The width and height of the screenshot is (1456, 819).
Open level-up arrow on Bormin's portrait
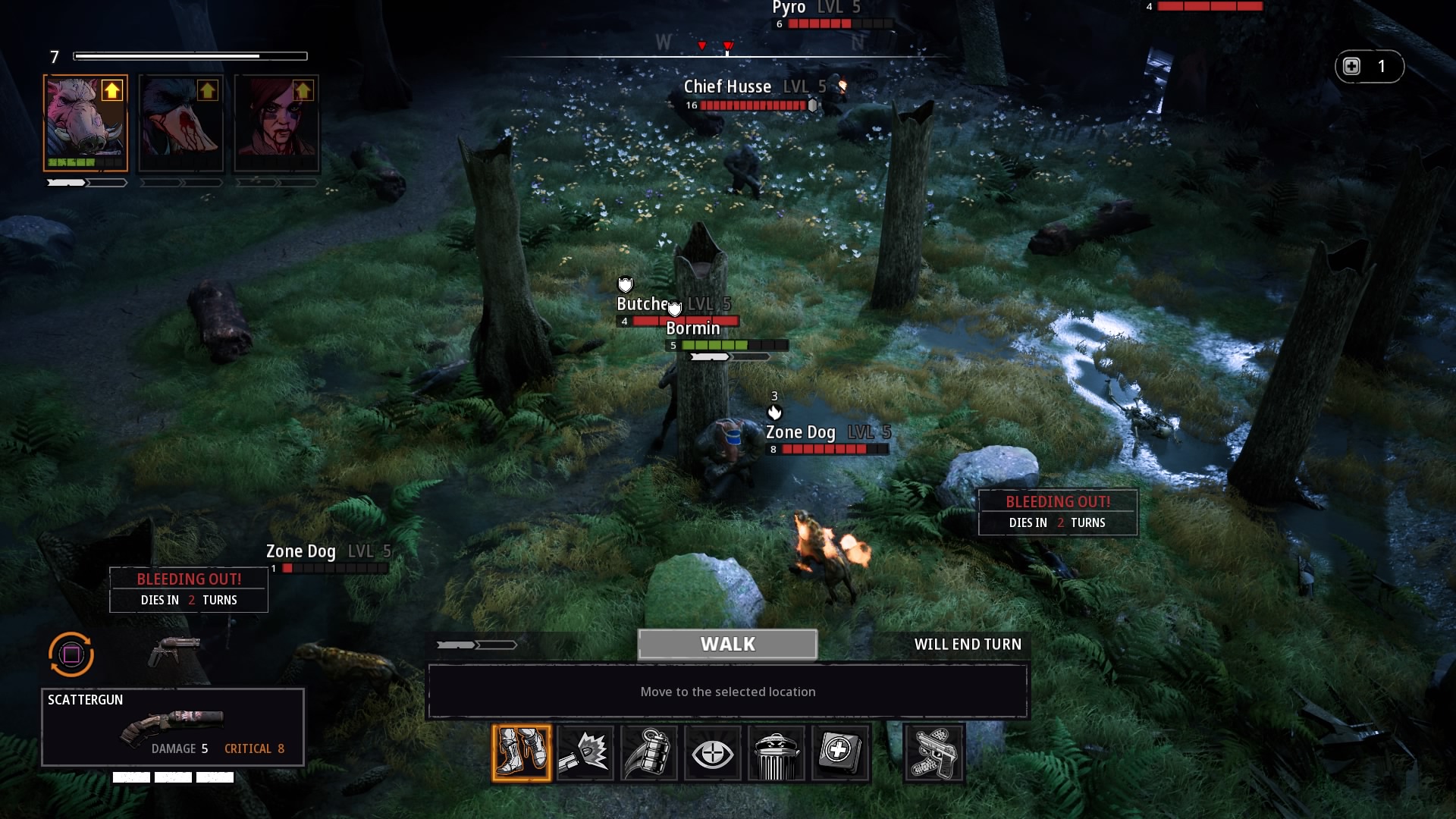tap(112, 91)
